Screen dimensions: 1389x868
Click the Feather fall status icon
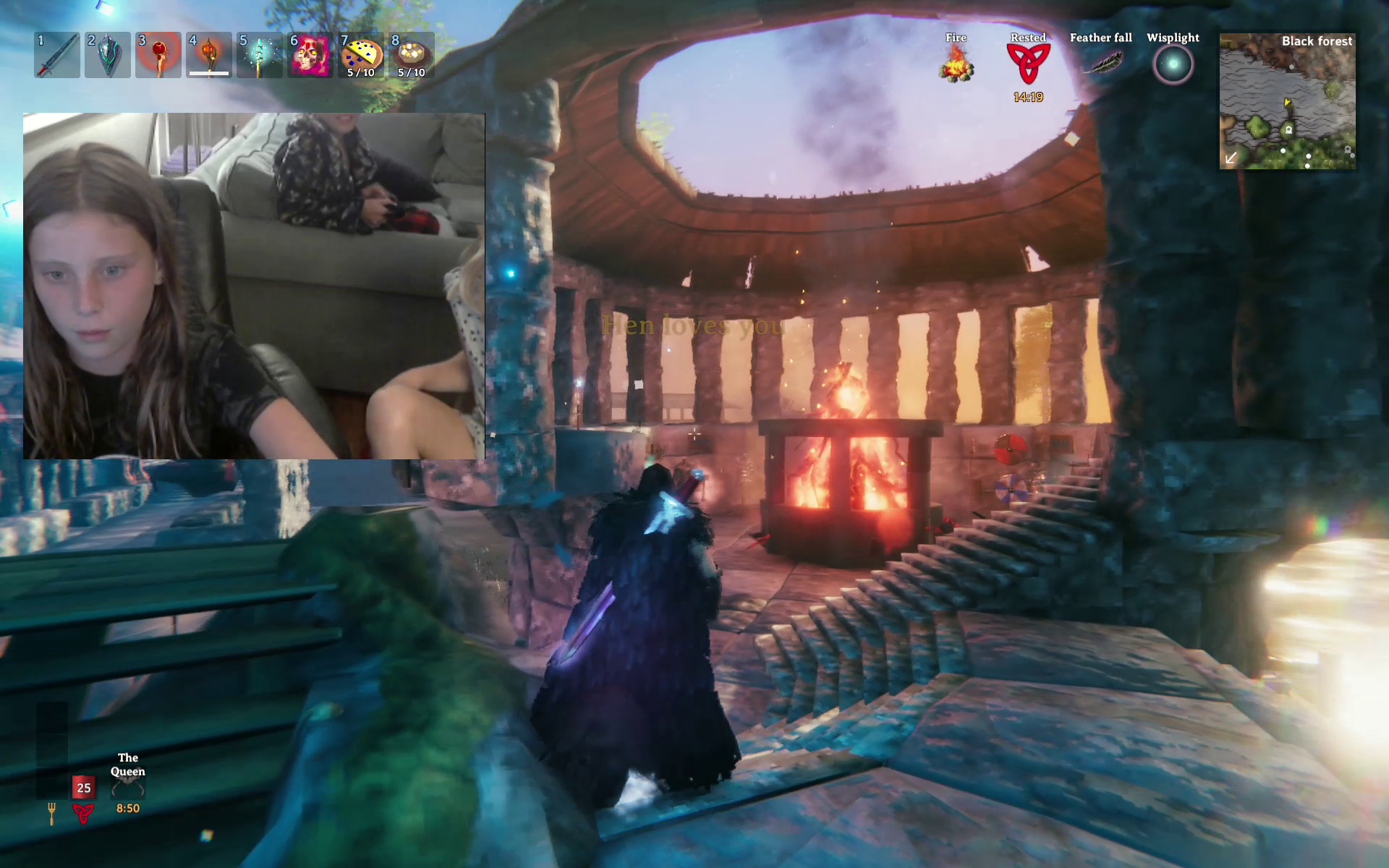coord(1101,63)
